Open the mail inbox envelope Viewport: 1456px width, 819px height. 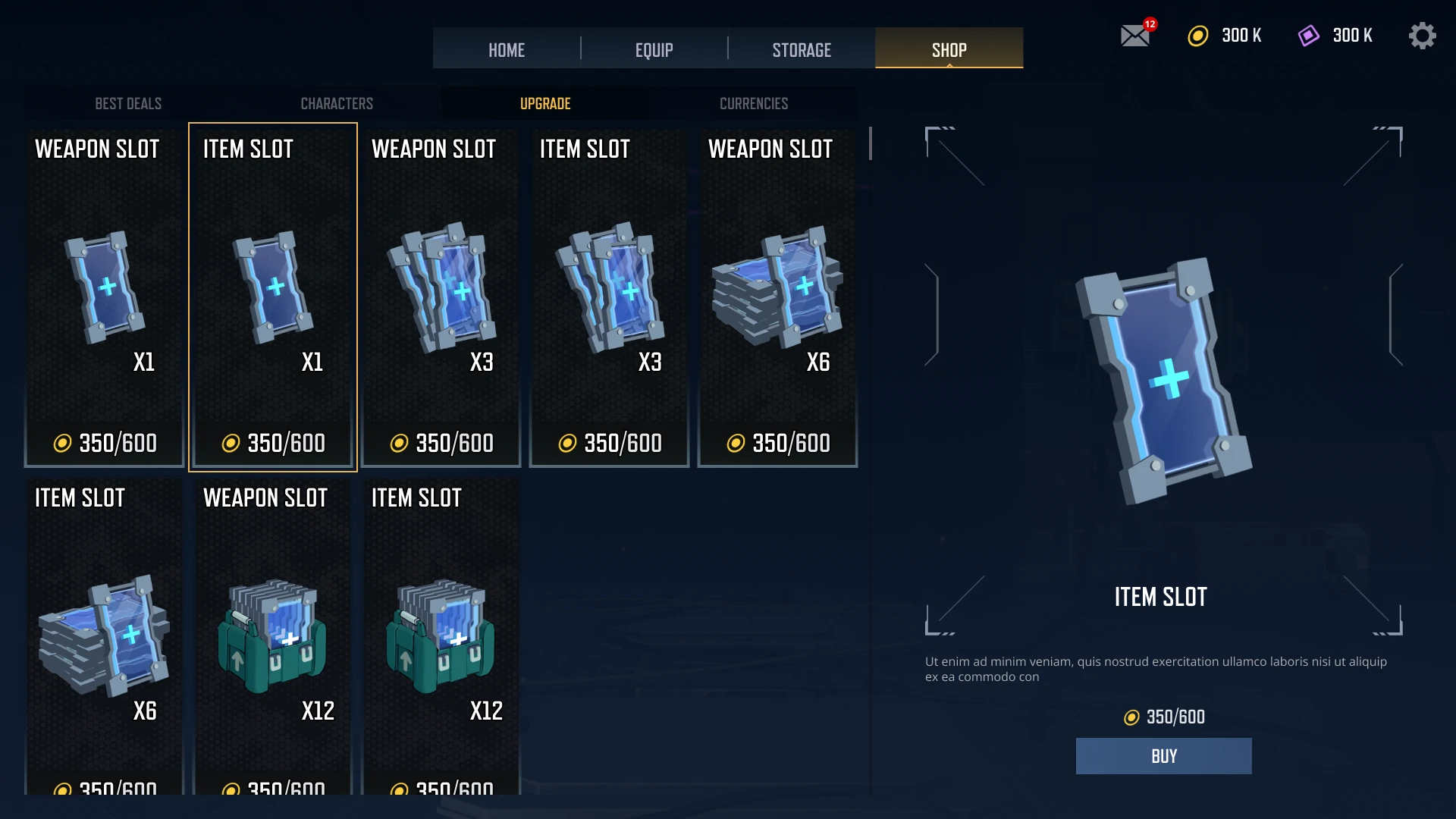click(x=1135, y=36)
